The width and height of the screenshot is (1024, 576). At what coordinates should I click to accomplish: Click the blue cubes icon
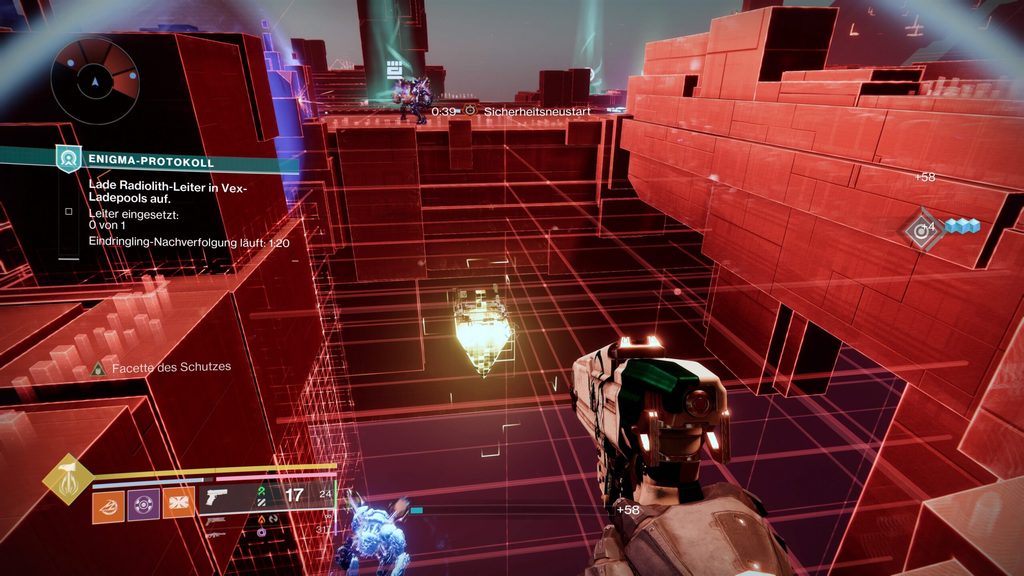962,227
